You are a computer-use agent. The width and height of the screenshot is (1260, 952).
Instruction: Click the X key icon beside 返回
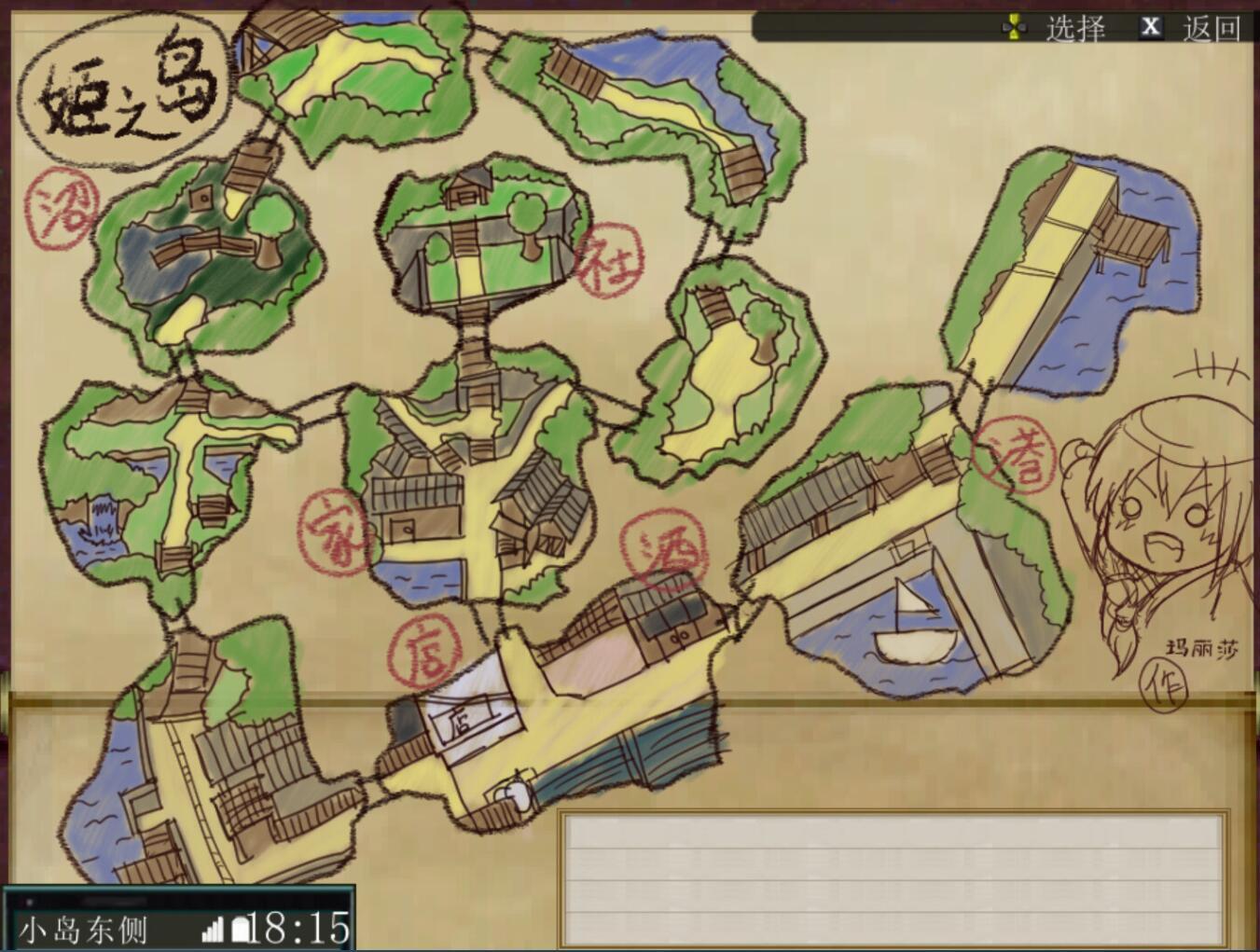click(1152, 25)
